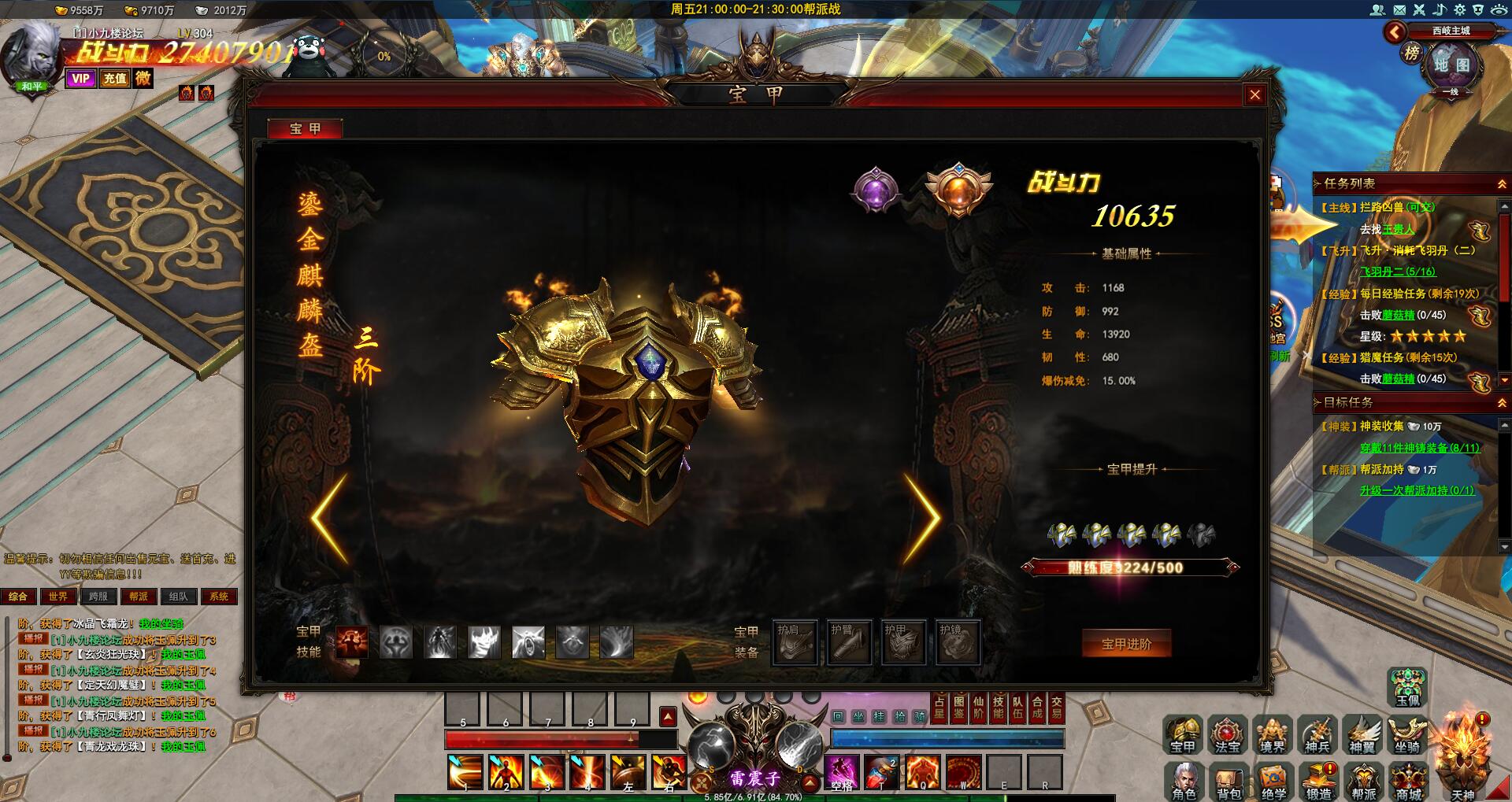Viewport: 1512px width, 802px height.
Task: Open the VIP menu
Action: point(80,78)
